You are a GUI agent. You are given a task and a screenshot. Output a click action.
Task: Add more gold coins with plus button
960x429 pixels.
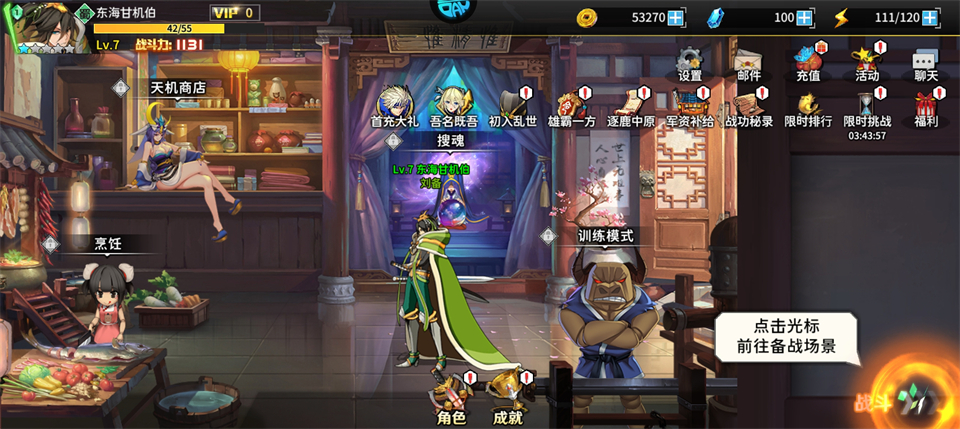point(676,18)
